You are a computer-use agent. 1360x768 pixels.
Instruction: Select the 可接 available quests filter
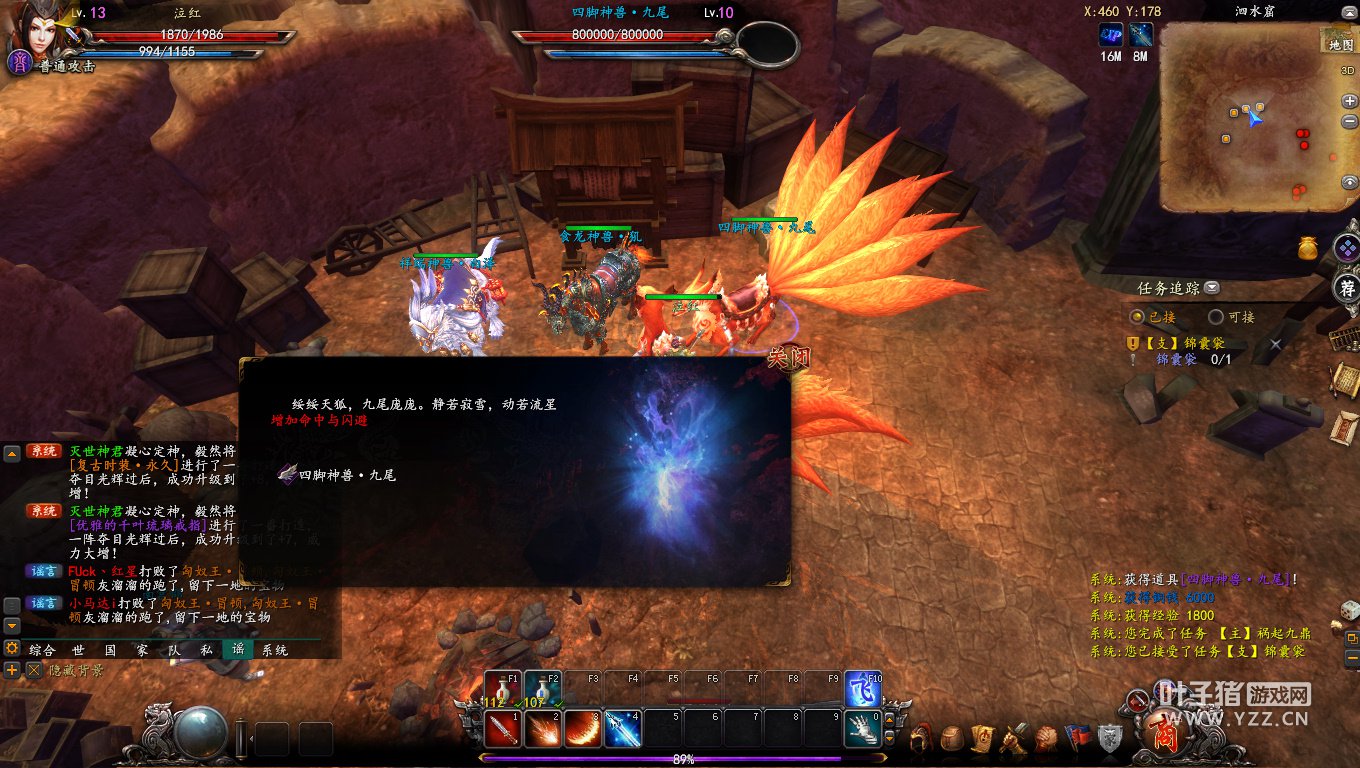[1216, 317]
